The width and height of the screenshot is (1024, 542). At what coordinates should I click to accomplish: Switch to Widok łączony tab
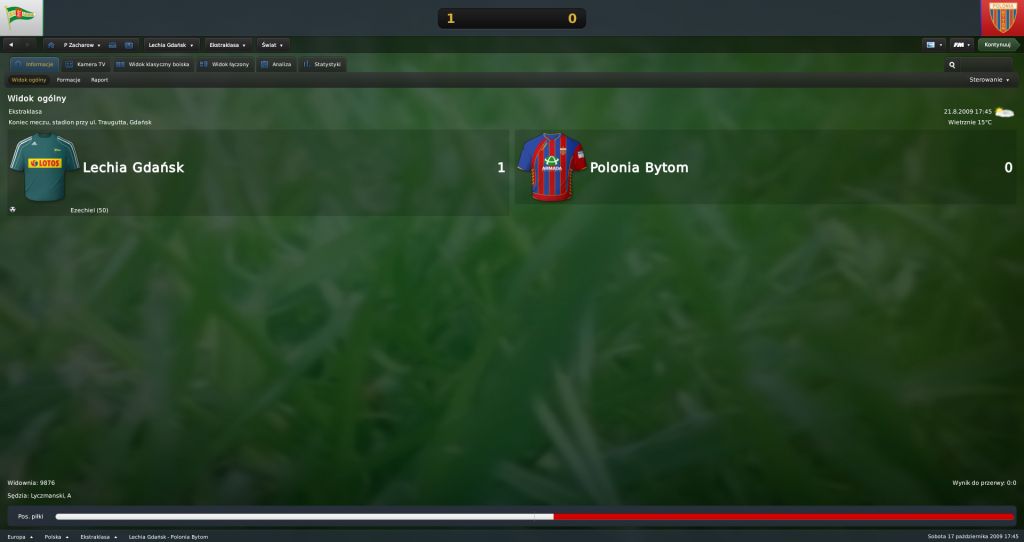(x=224, y=64)
